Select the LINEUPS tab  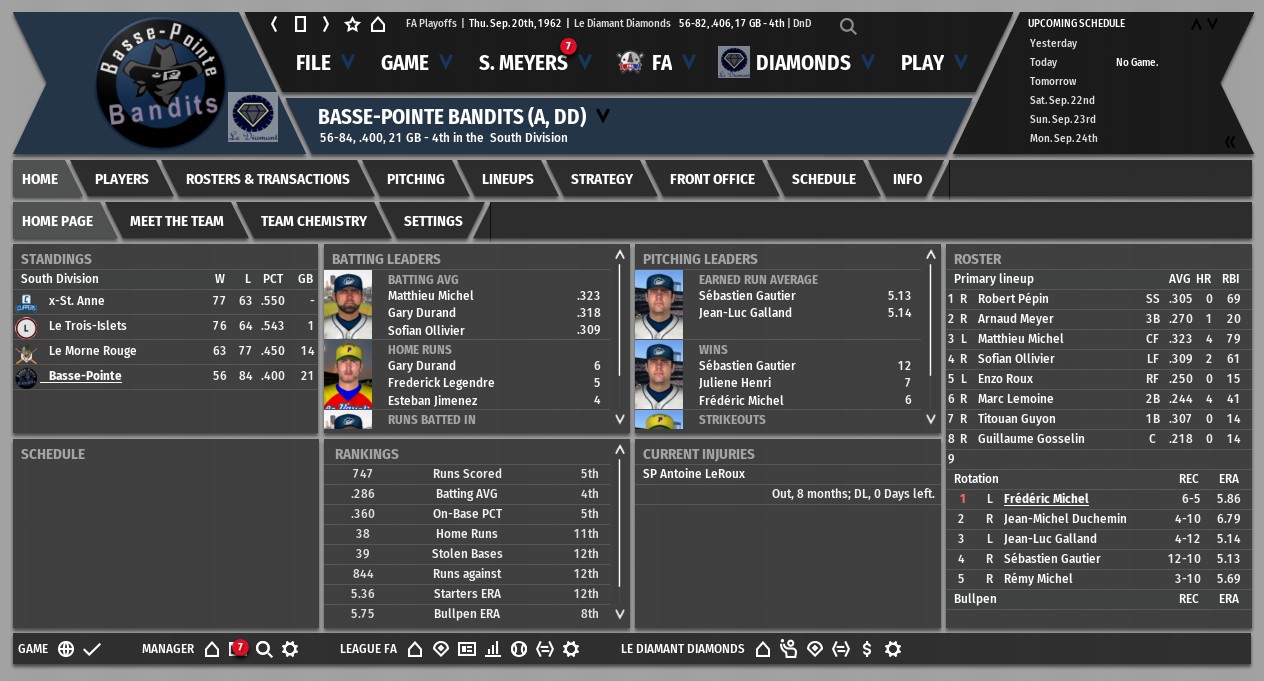click(507, 179)
